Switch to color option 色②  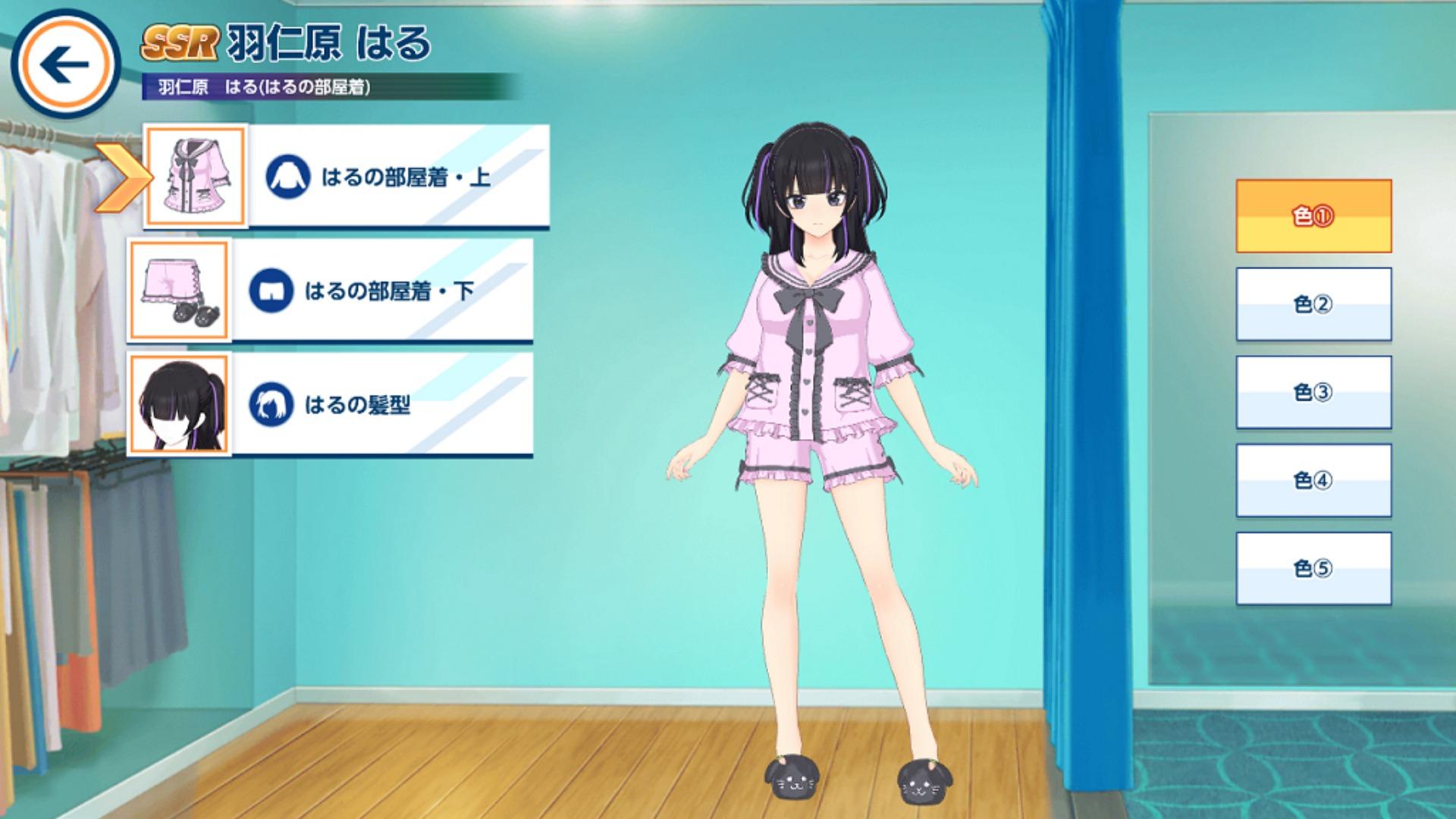[x=1313, y=304]
